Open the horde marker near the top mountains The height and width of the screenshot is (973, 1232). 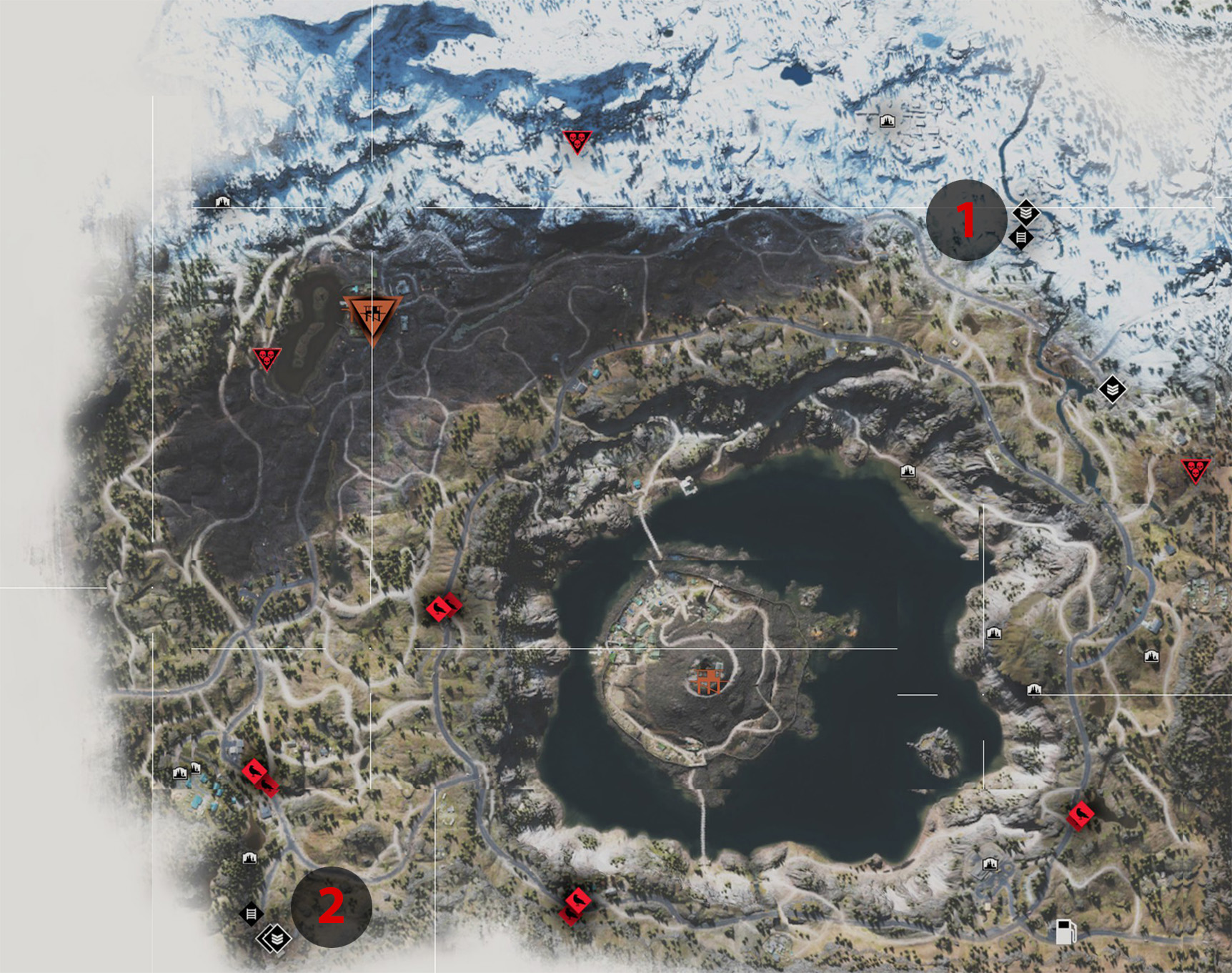pos(577,140)
